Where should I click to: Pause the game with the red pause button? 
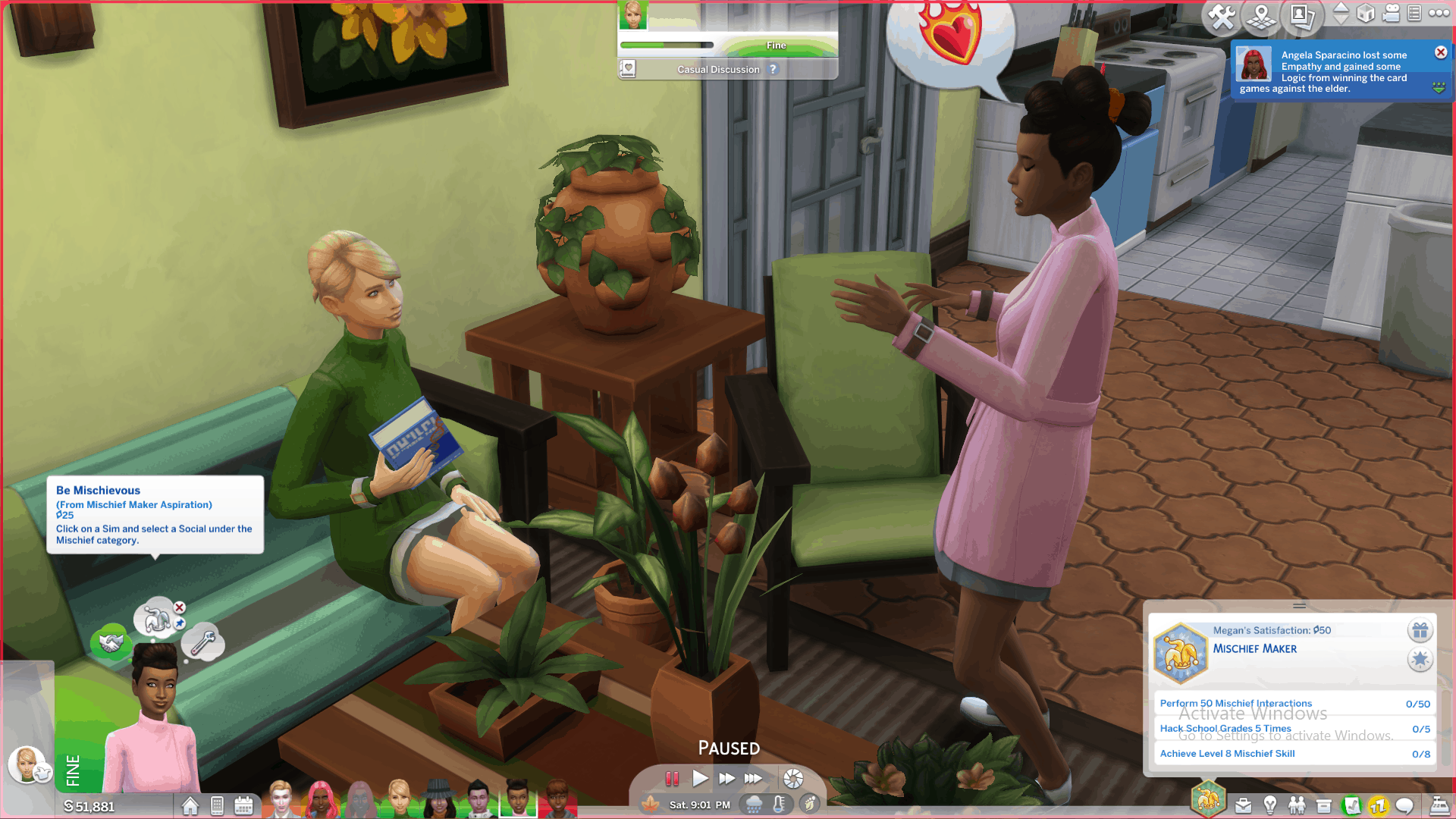coord(672,779)
